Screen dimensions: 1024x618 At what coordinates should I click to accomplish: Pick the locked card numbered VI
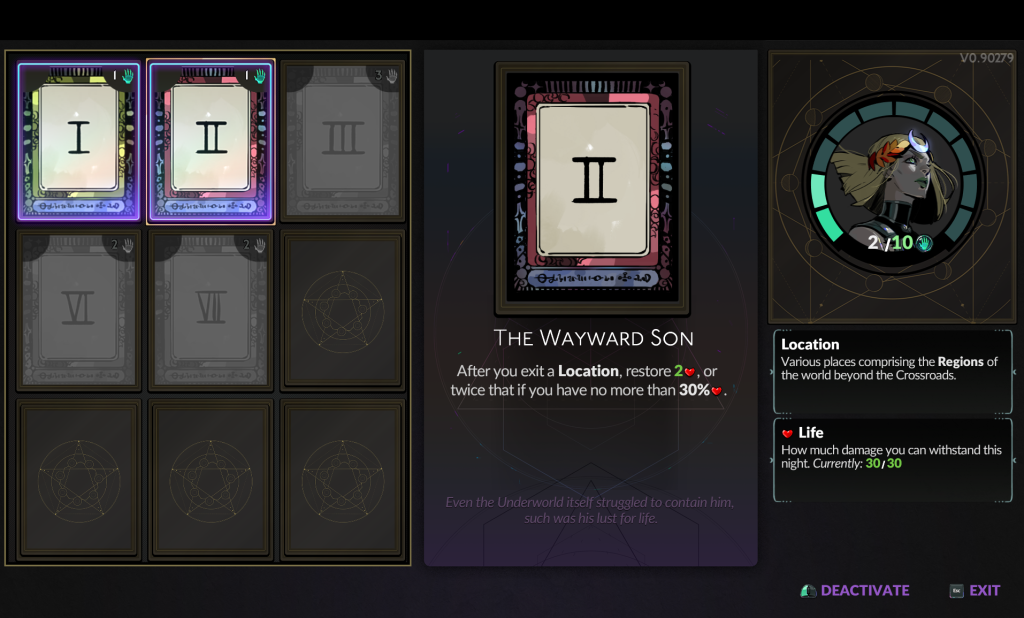click(79, 310)
